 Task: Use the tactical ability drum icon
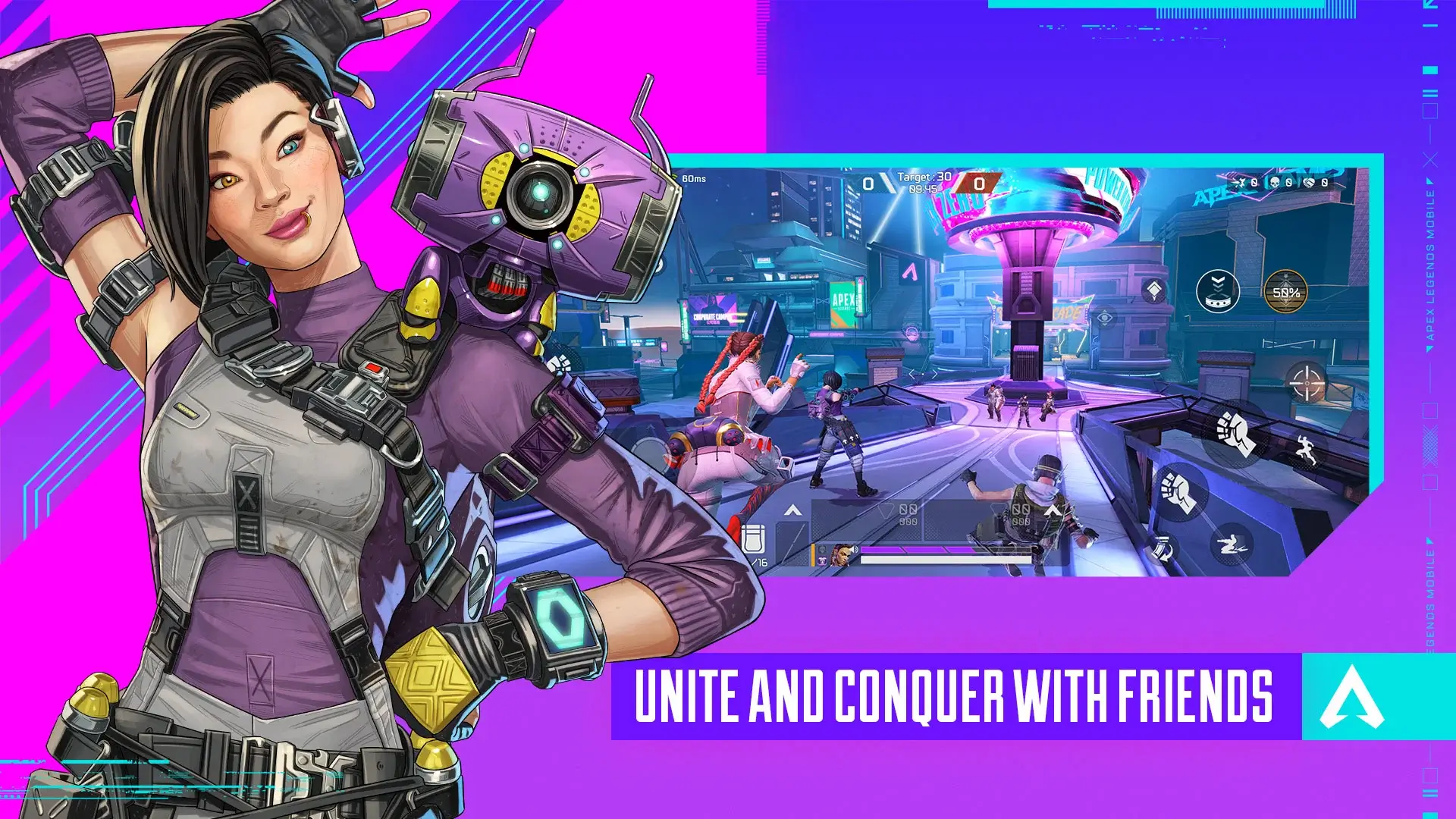click(x=1216, y=290)
